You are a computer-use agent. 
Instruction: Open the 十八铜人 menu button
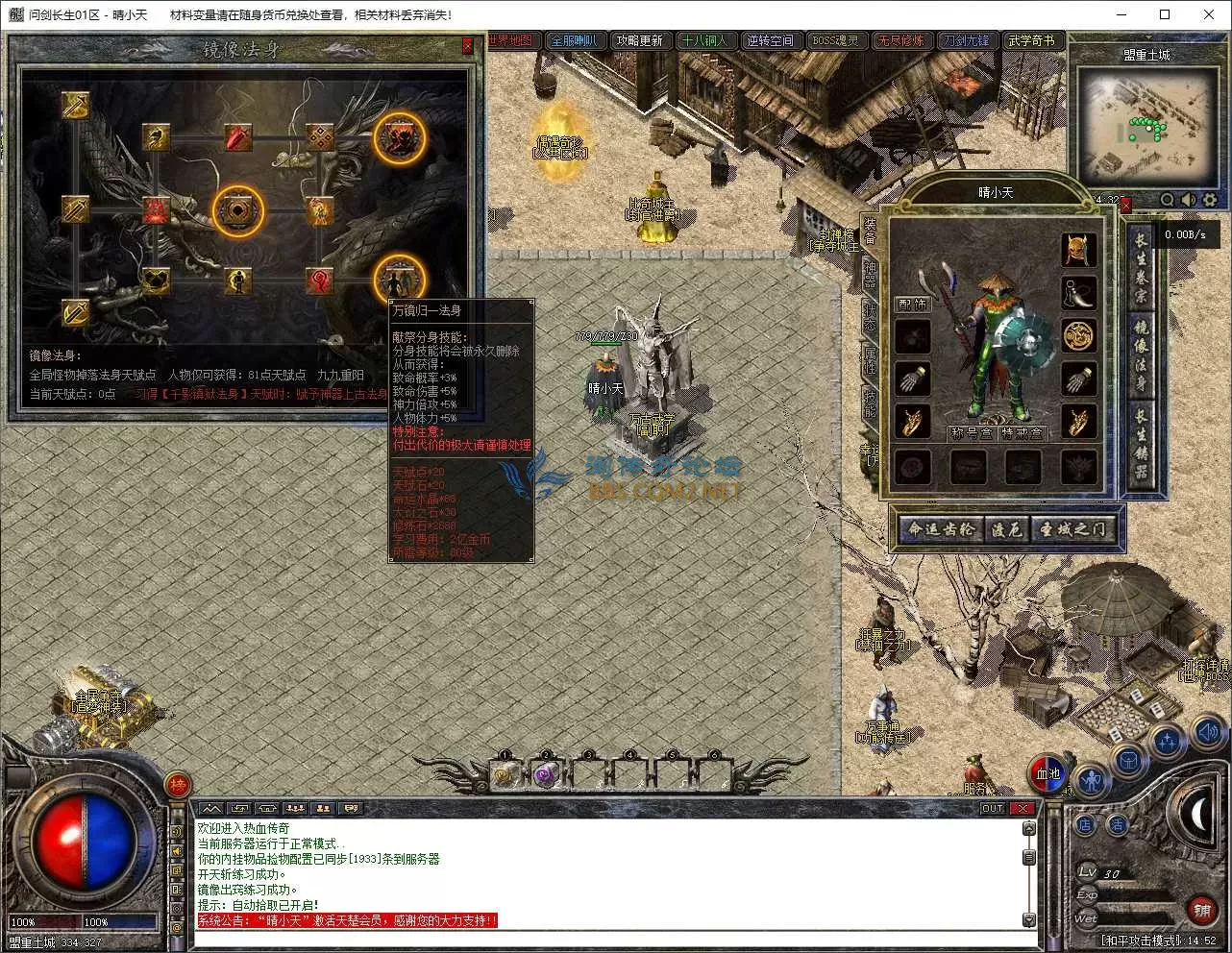pos(704,40)
